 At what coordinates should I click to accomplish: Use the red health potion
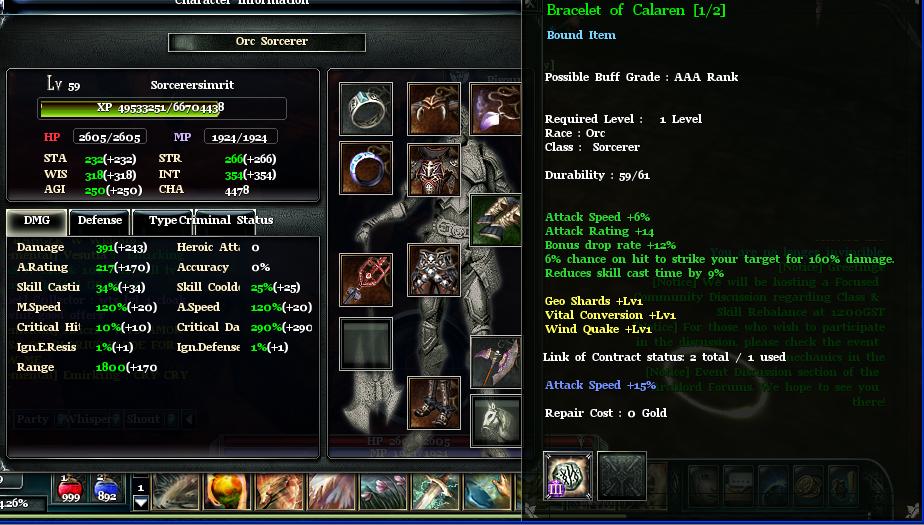71,489
